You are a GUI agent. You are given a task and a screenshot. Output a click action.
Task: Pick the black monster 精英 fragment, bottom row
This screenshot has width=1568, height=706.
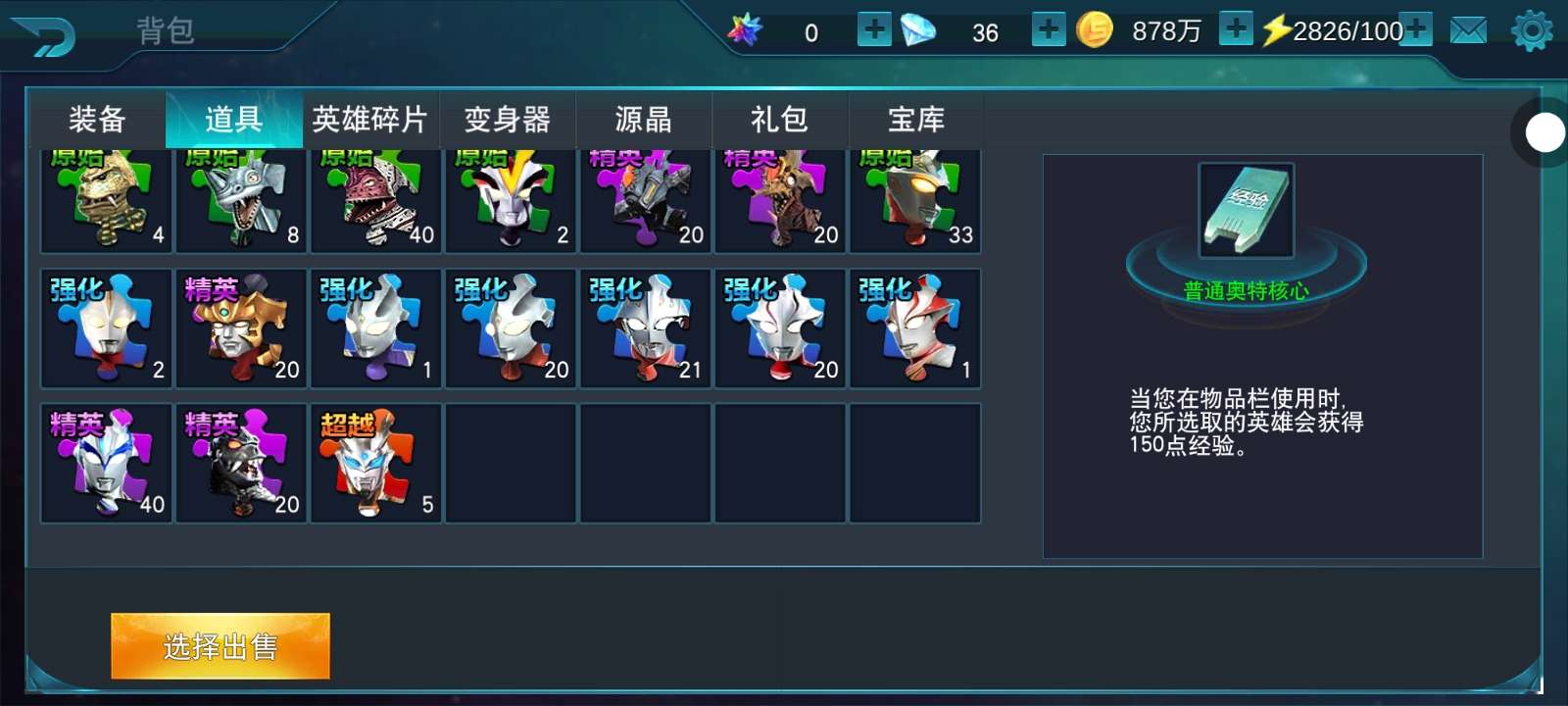pos(241,463)
